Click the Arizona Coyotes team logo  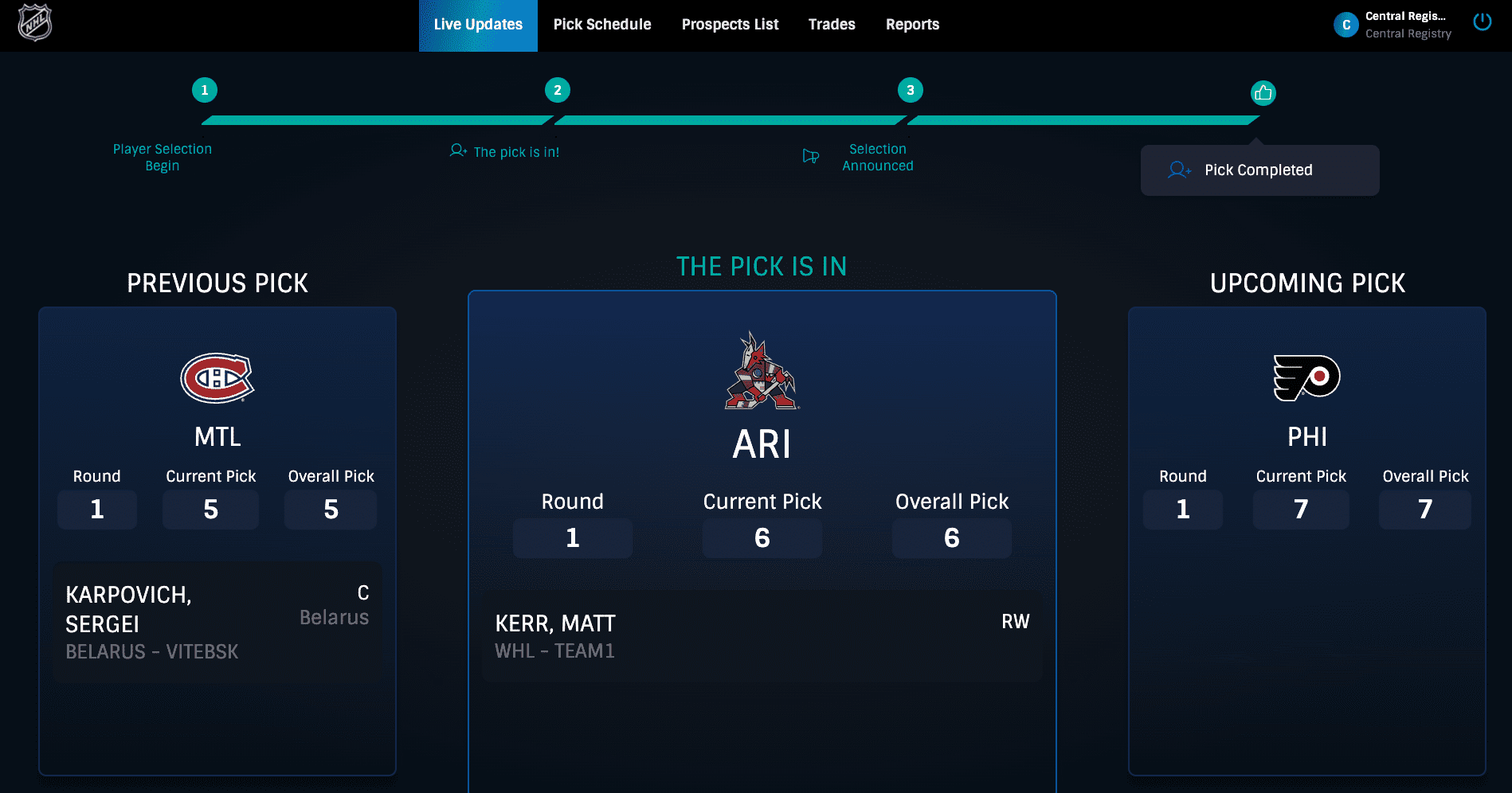coord(762,371)
